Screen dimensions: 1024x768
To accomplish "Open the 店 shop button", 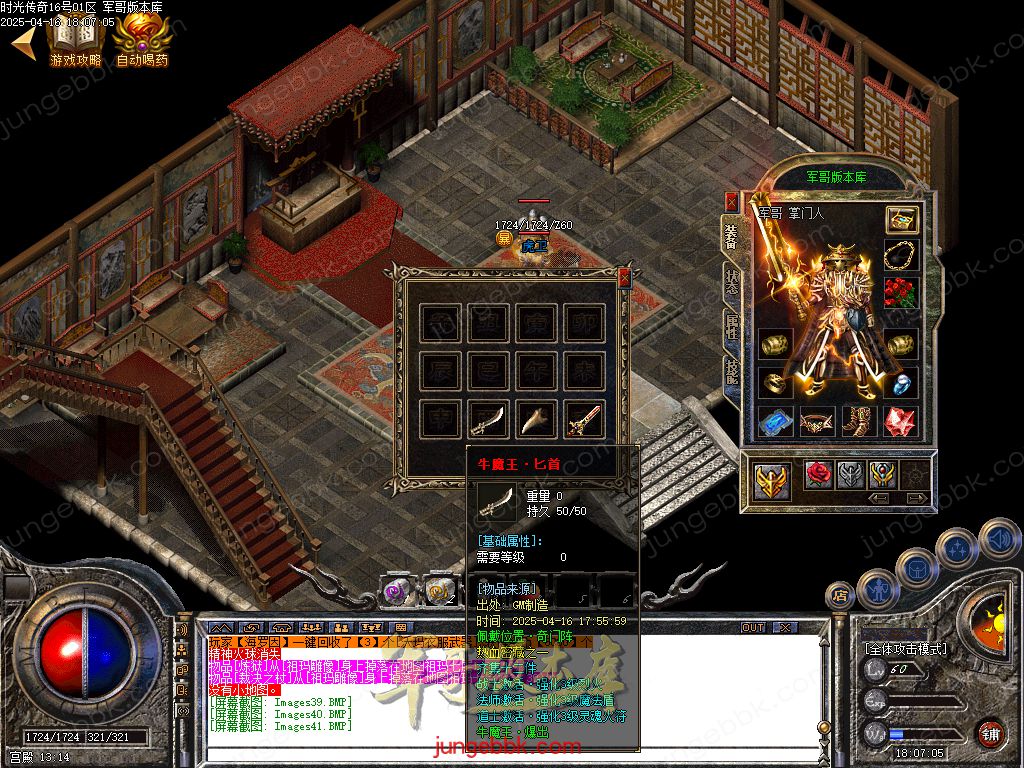I will click(x=839, y=596).
